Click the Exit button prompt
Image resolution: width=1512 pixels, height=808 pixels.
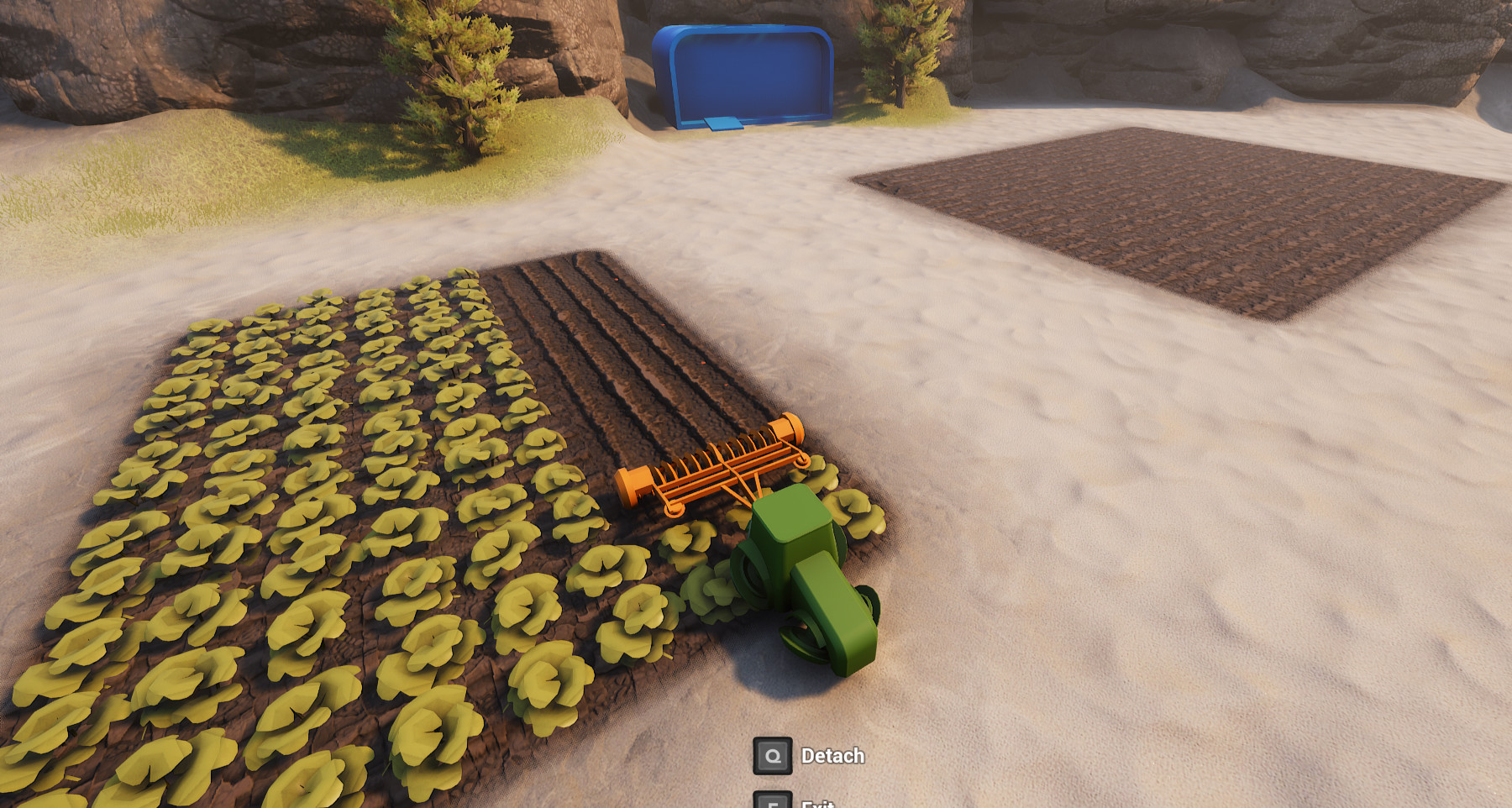[773, 800]
